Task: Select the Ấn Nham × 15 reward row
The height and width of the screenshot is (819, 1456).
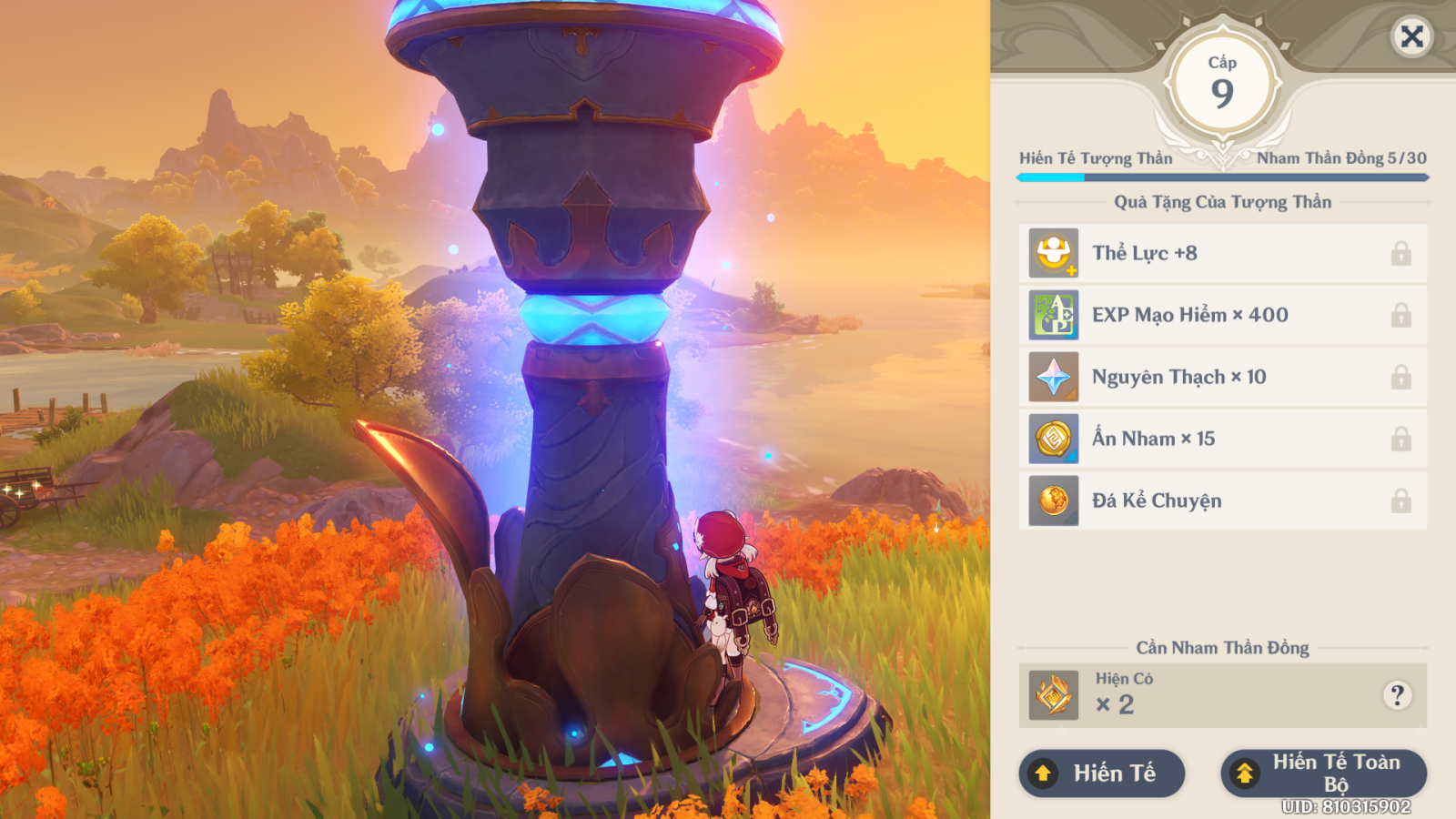Action: tap(1222, 439)
